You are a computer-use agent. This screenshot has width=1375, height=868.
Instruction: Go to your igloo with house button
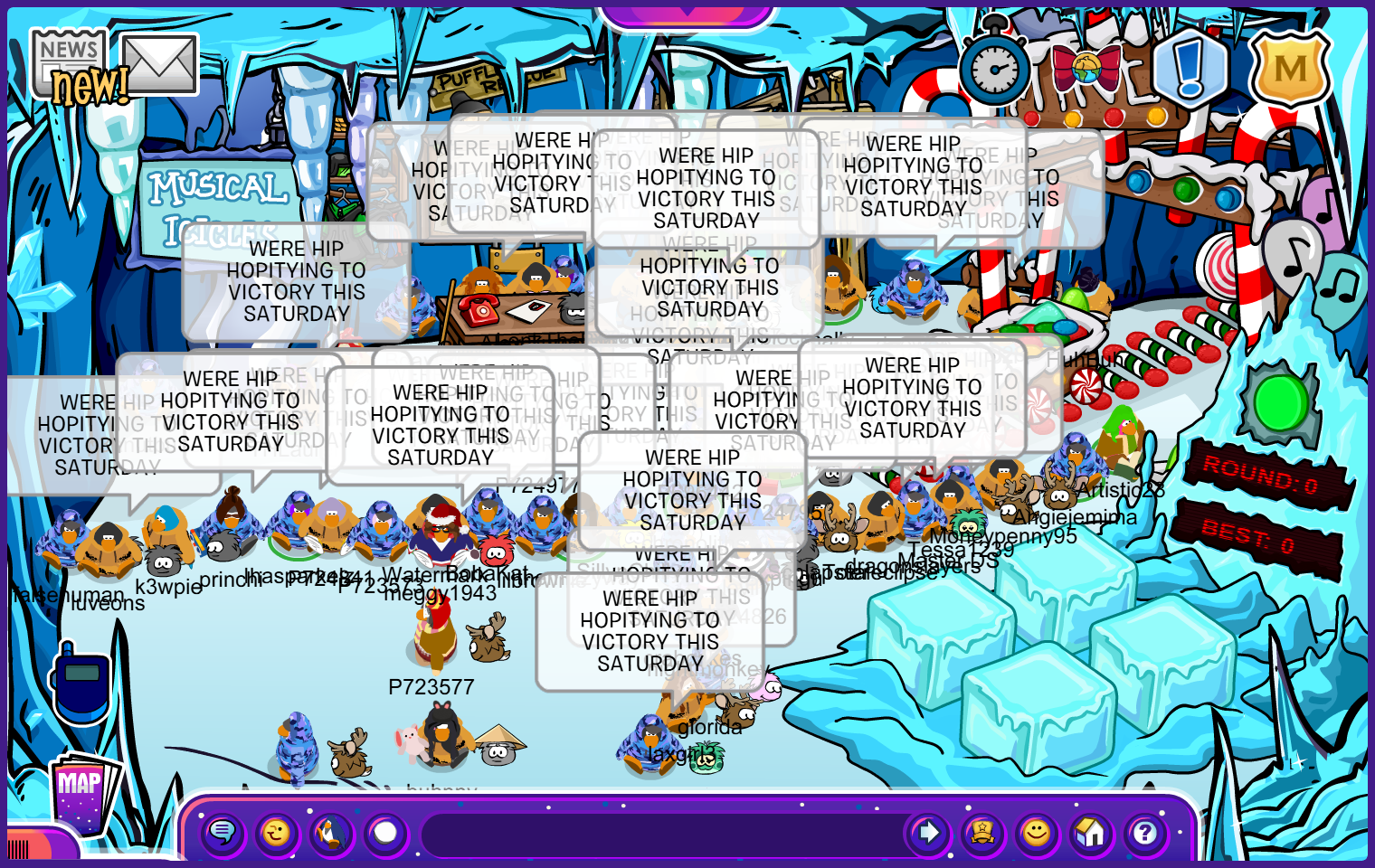pos(1091,832)
